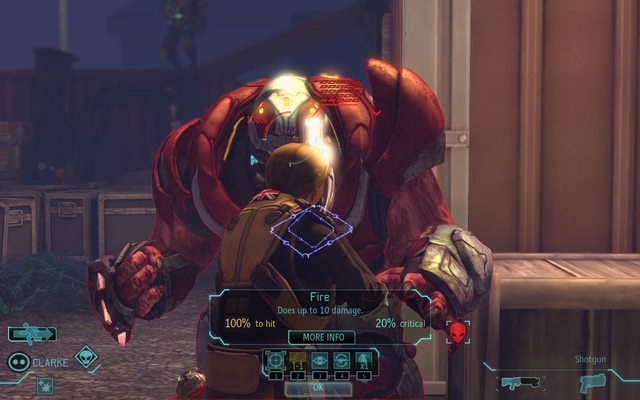Choose the Reload weapon ability
640x400 pixels.
(341, 361)
